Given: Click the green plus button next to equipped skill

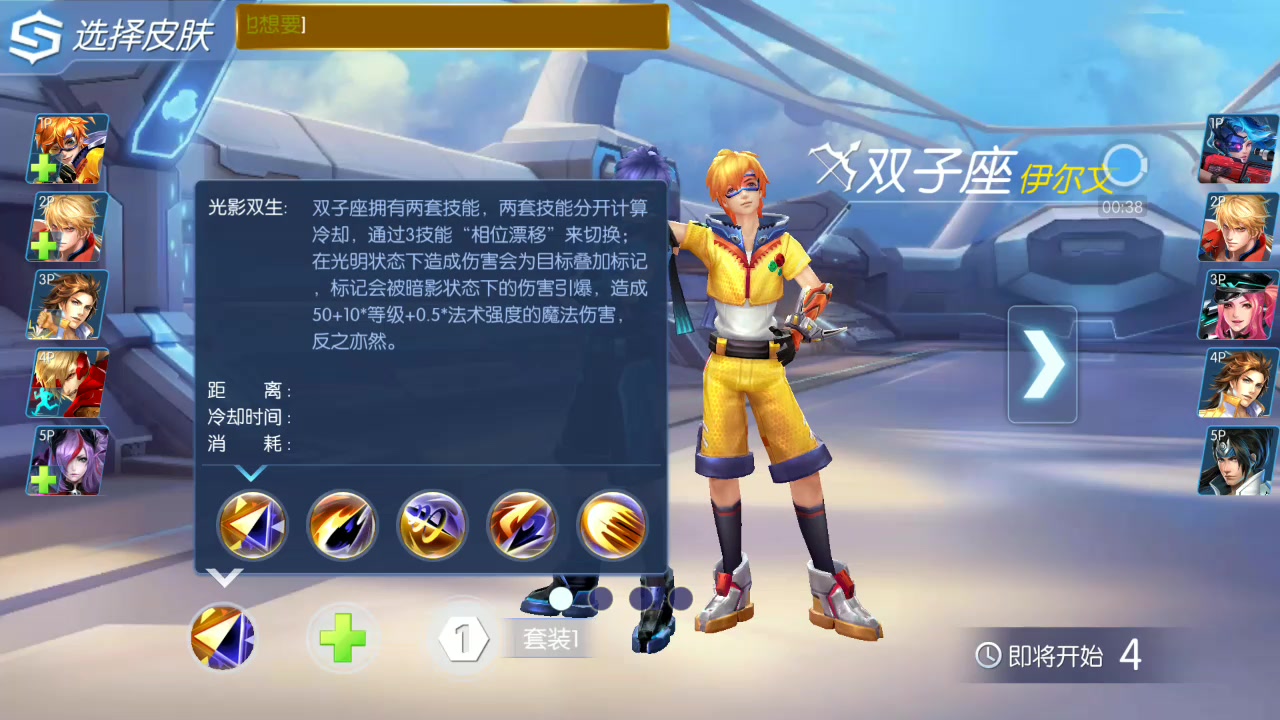Looking at the screenshot, I should (x=342, y=637).
